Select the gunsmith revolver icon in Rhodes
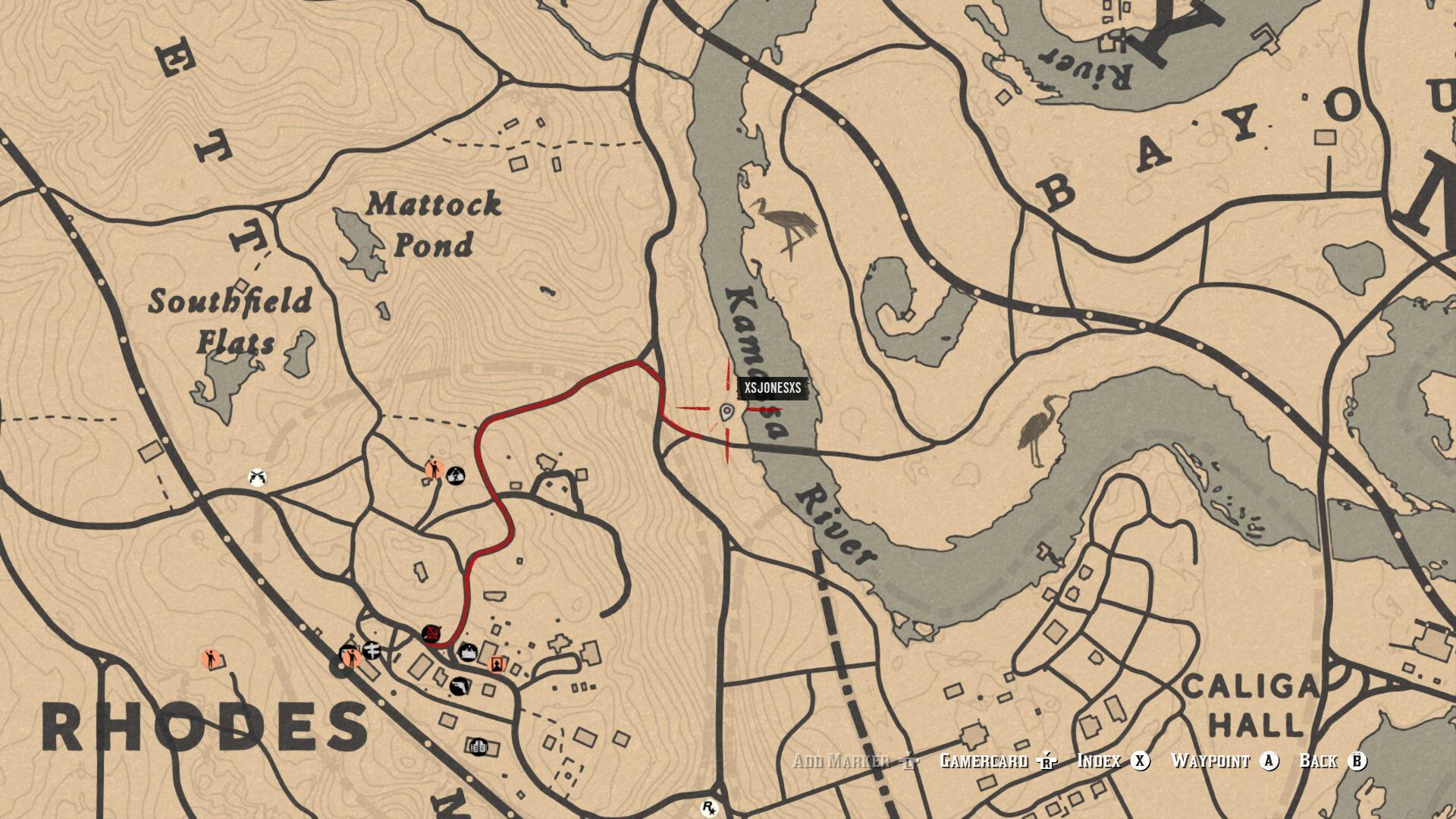This screenshot has height=819, width=1456. pyautogui.click(x=460, y=686)
